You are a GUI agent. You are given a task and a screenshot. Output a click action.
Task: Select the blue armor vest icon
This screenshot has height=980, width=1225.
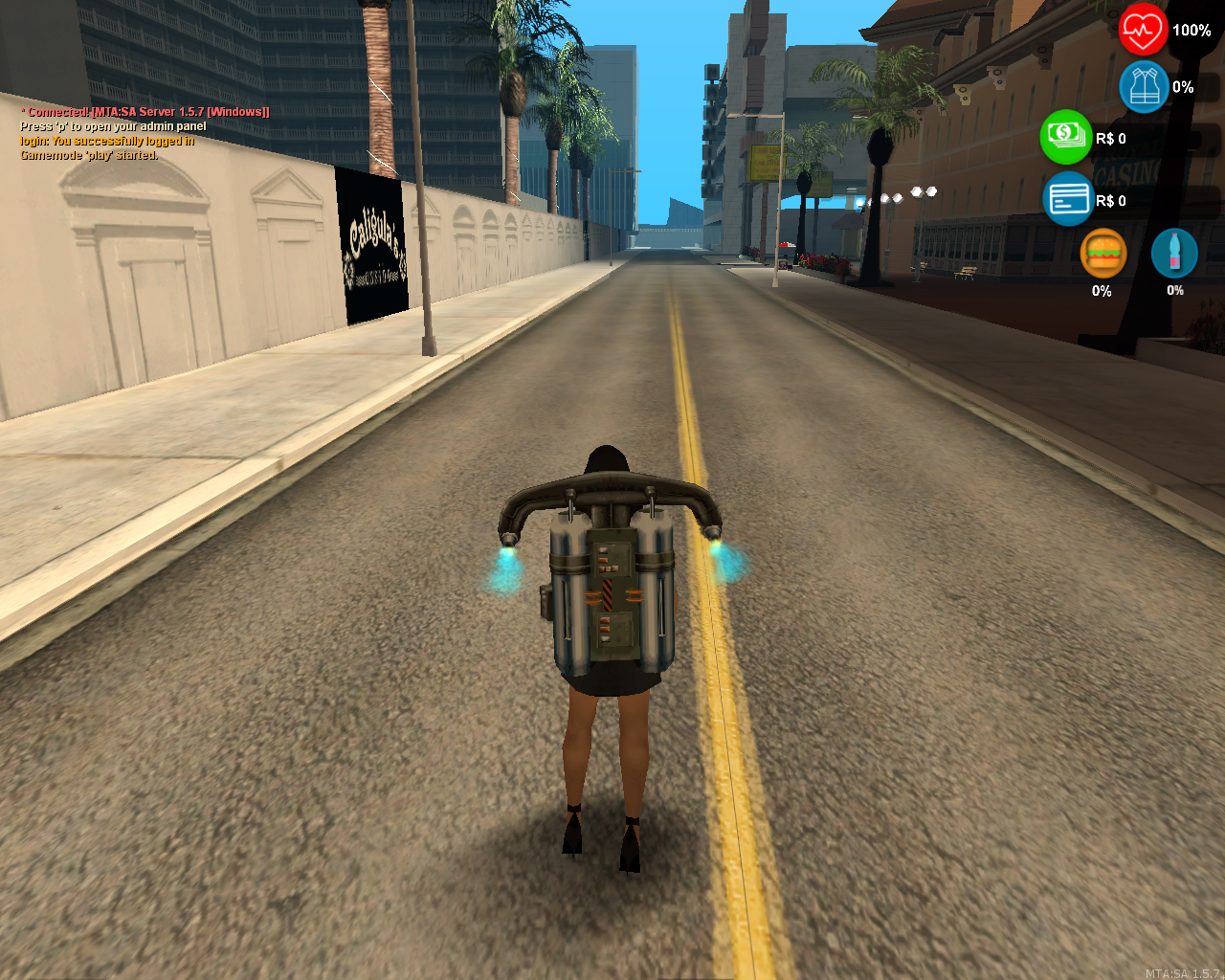(1143, 86)
